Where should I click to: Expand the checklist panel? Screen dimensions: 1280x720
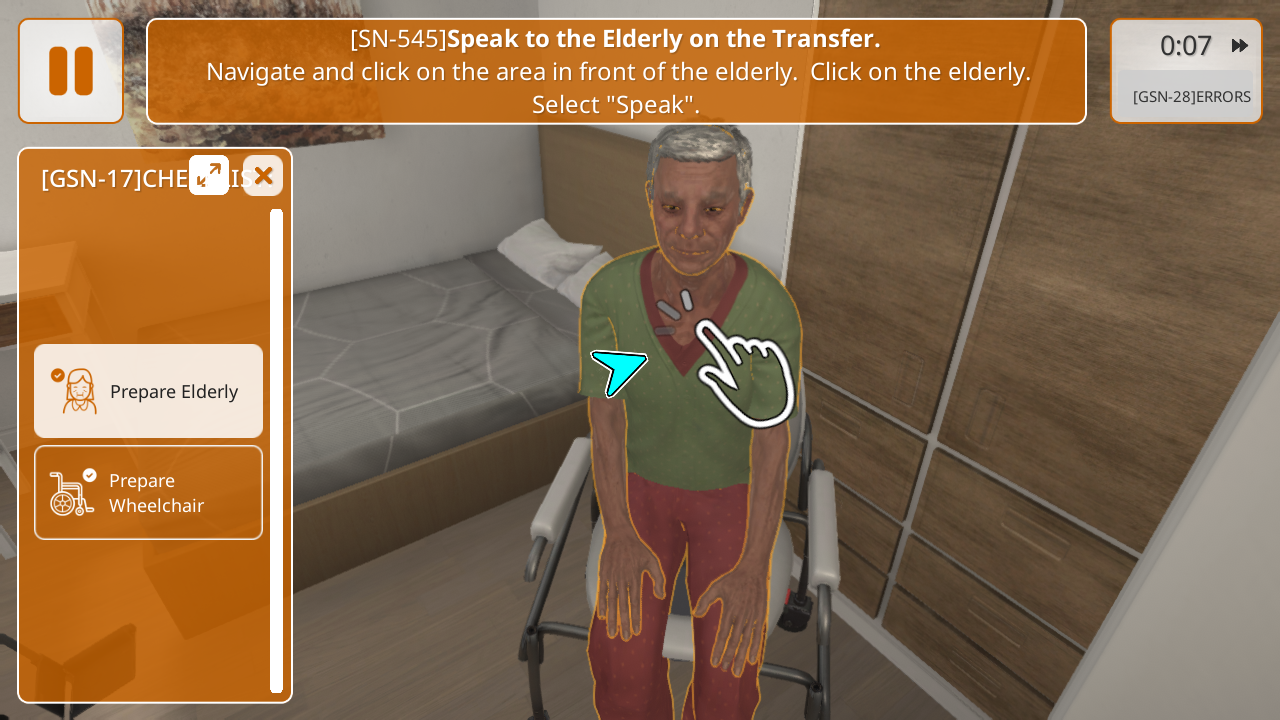coord(209,175)
